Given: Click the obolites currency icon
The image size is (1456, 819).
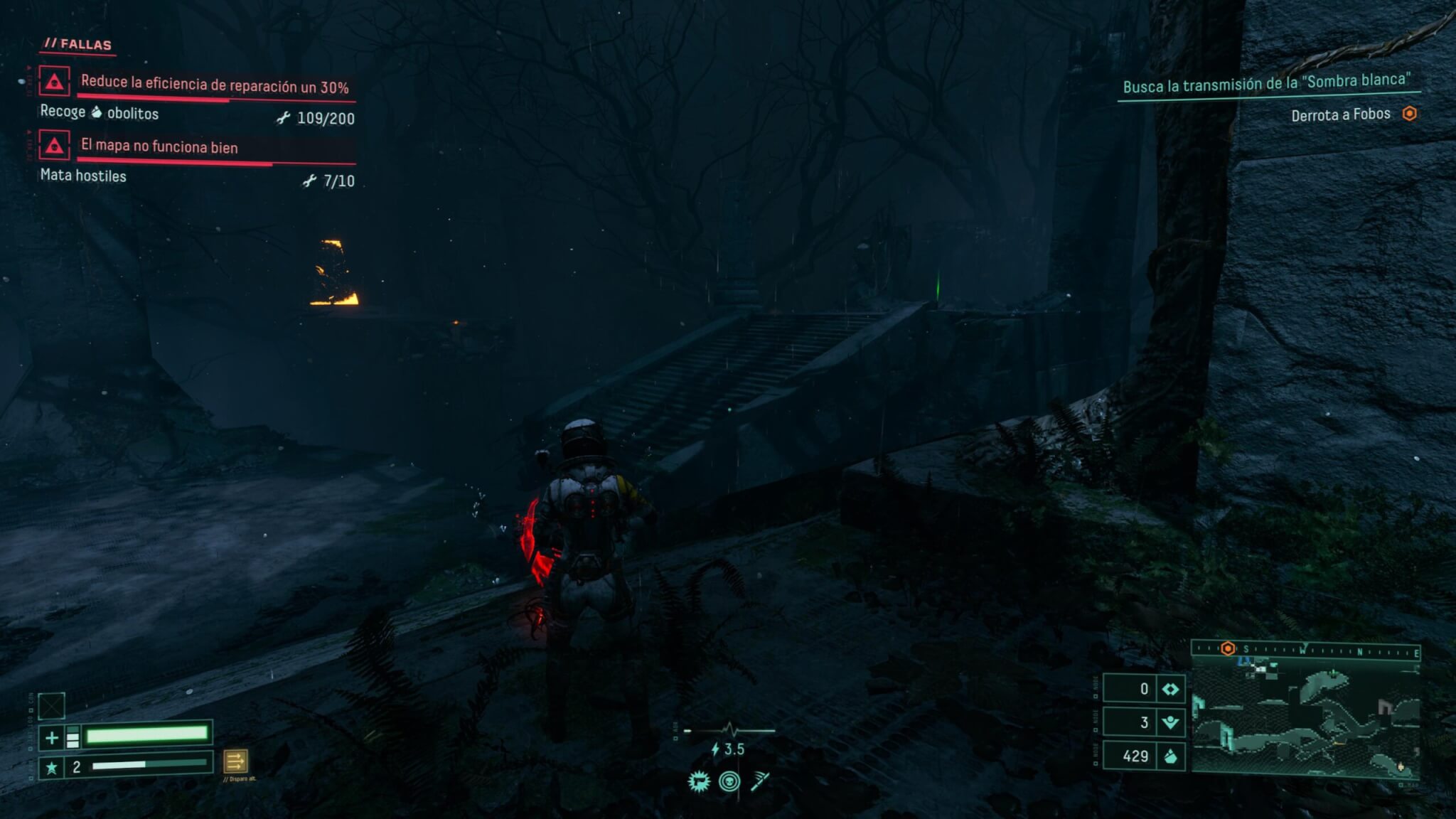Looking at the screenshot, I should pos(1170,756).
